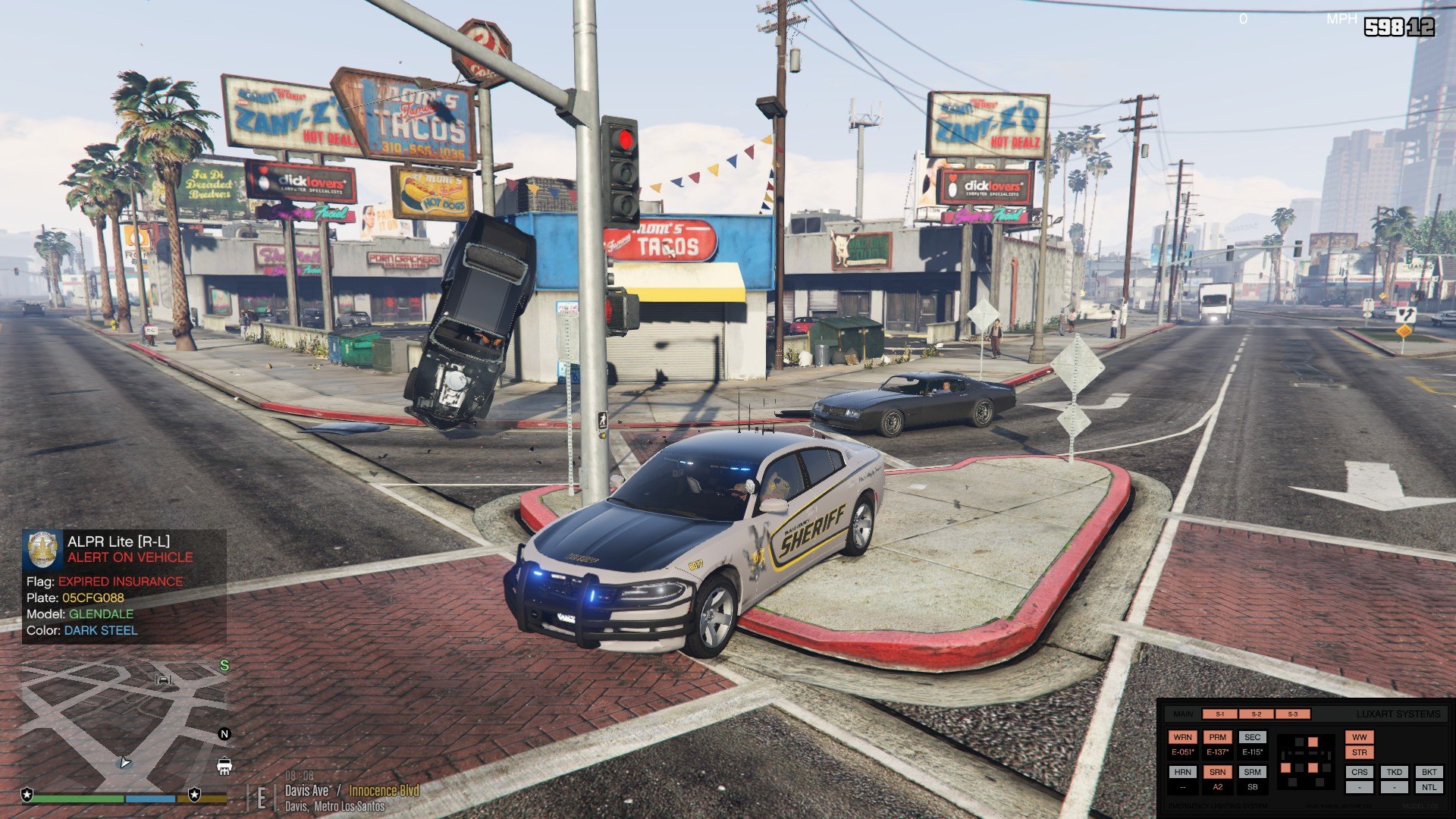Select the vehicle blip on minimap

pos(163,679)
